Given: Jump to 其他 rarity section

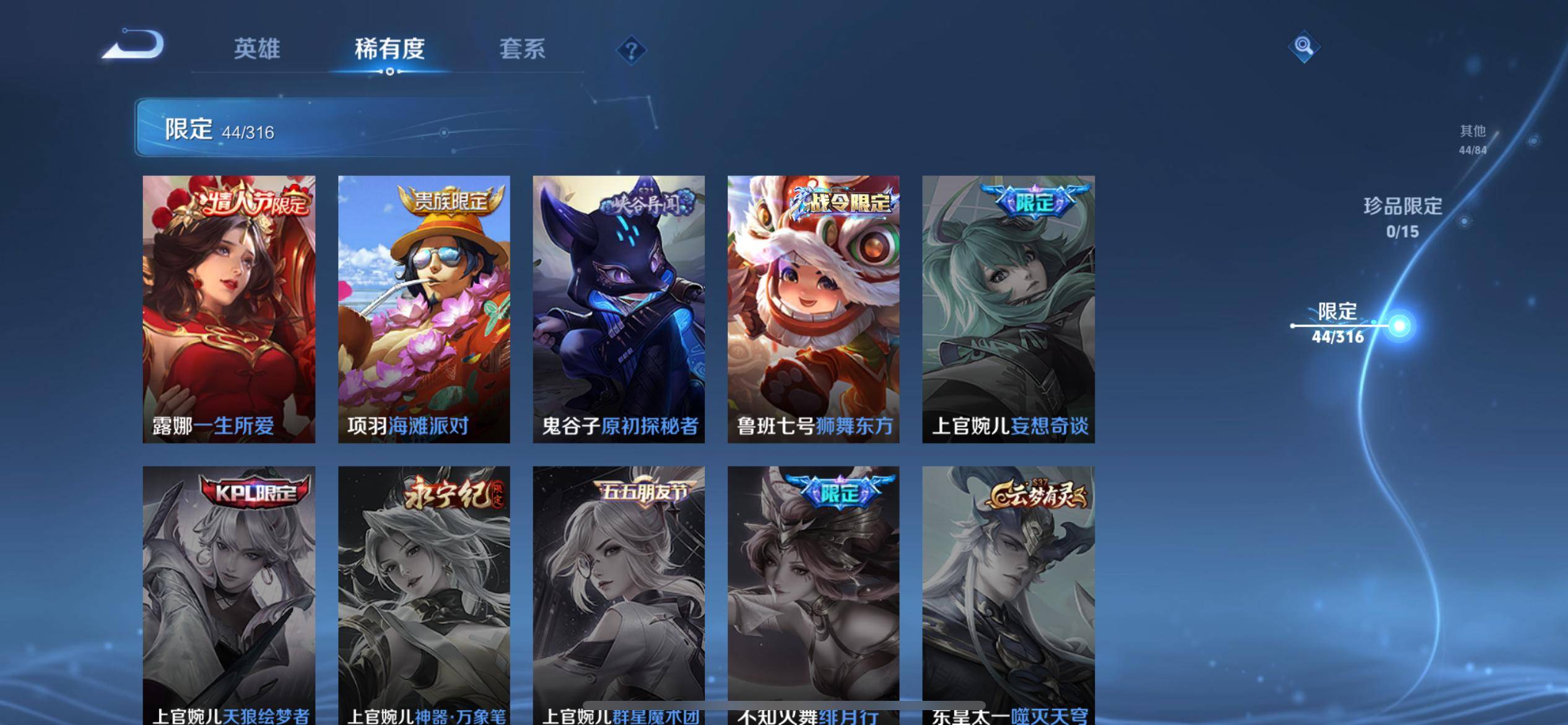Looking at the screenshot, I should coord(1473,139).
